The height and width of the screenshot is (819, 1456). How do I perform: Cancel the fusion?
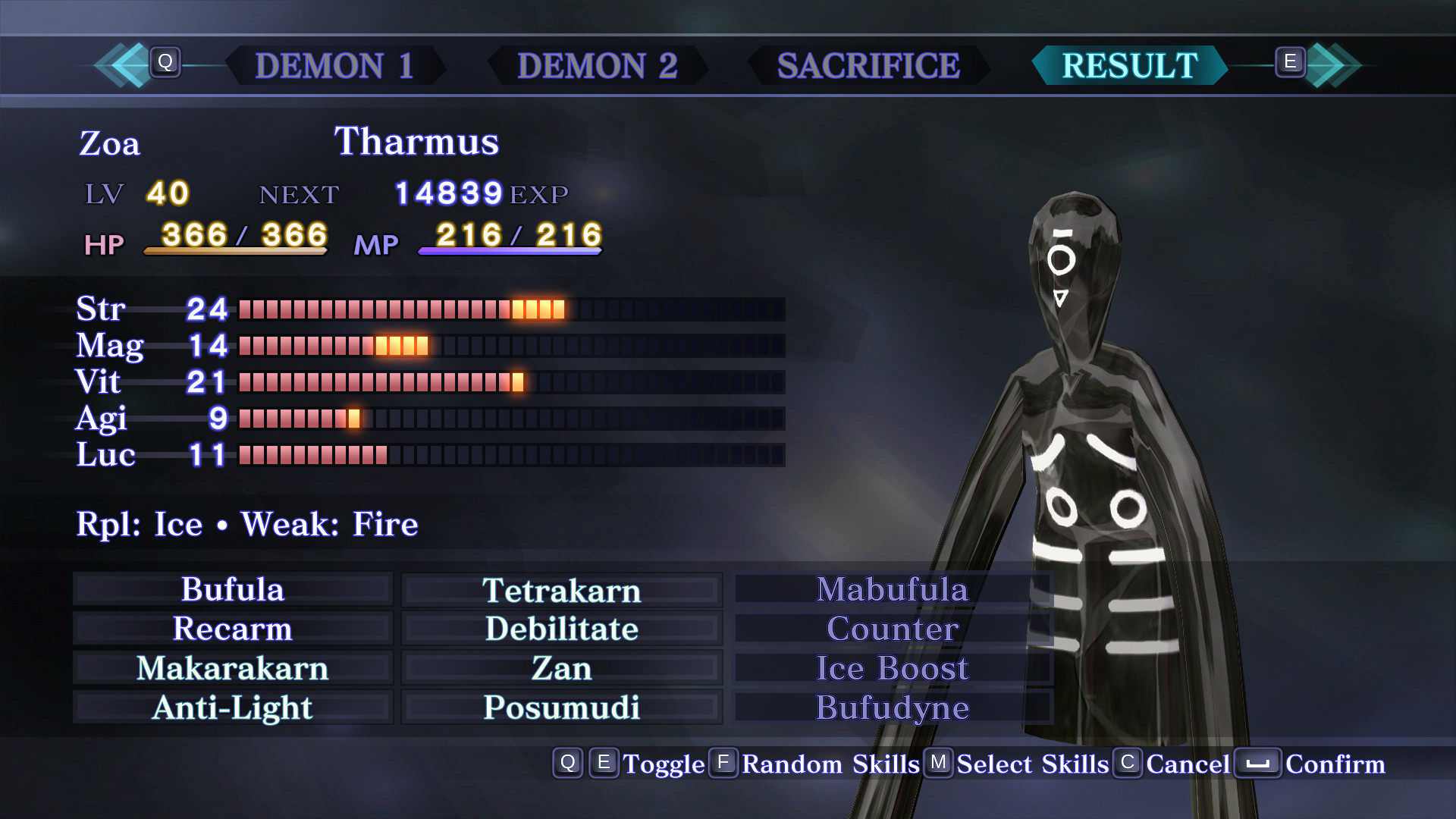point(1173,764)
